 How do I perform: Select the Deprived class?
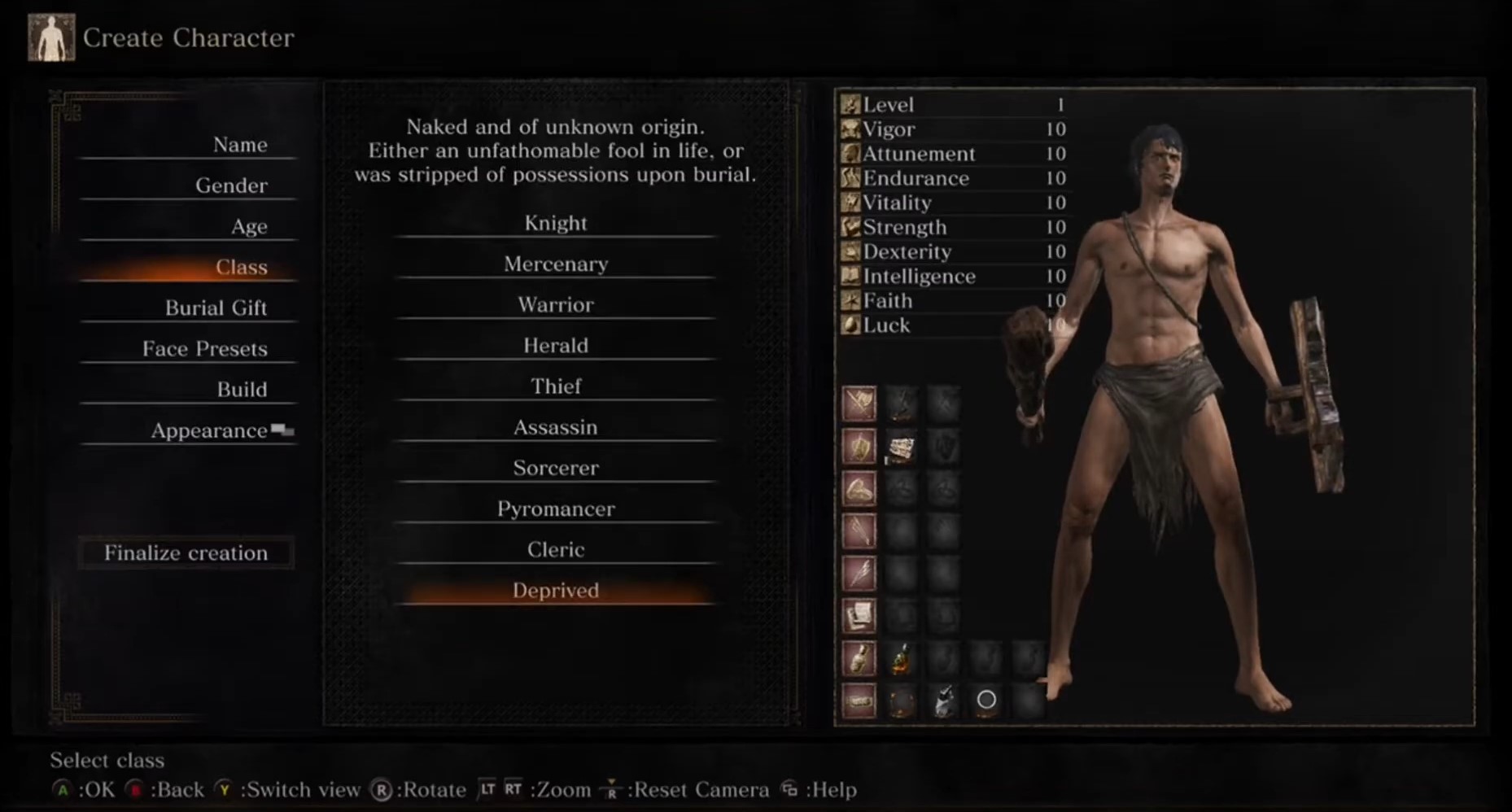555,591
